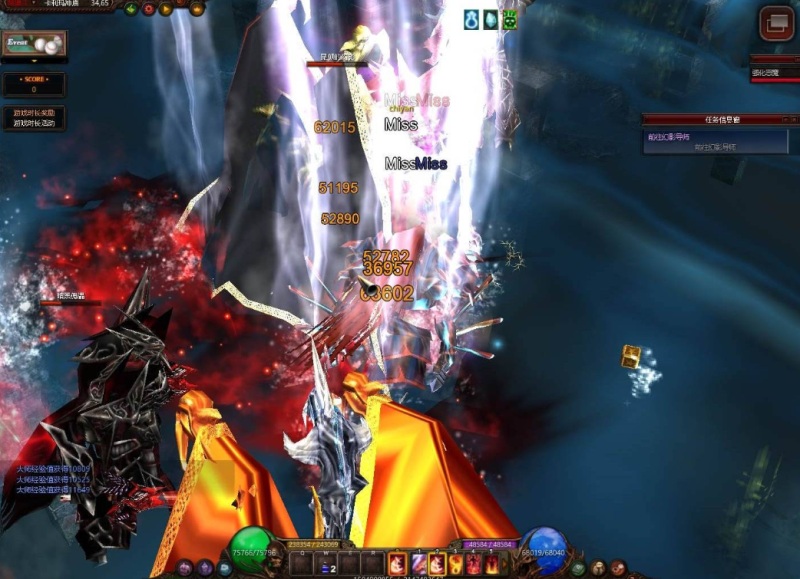Use the blue potion in the W slot
Screen dimensions: 800x579
coord(327,566)
